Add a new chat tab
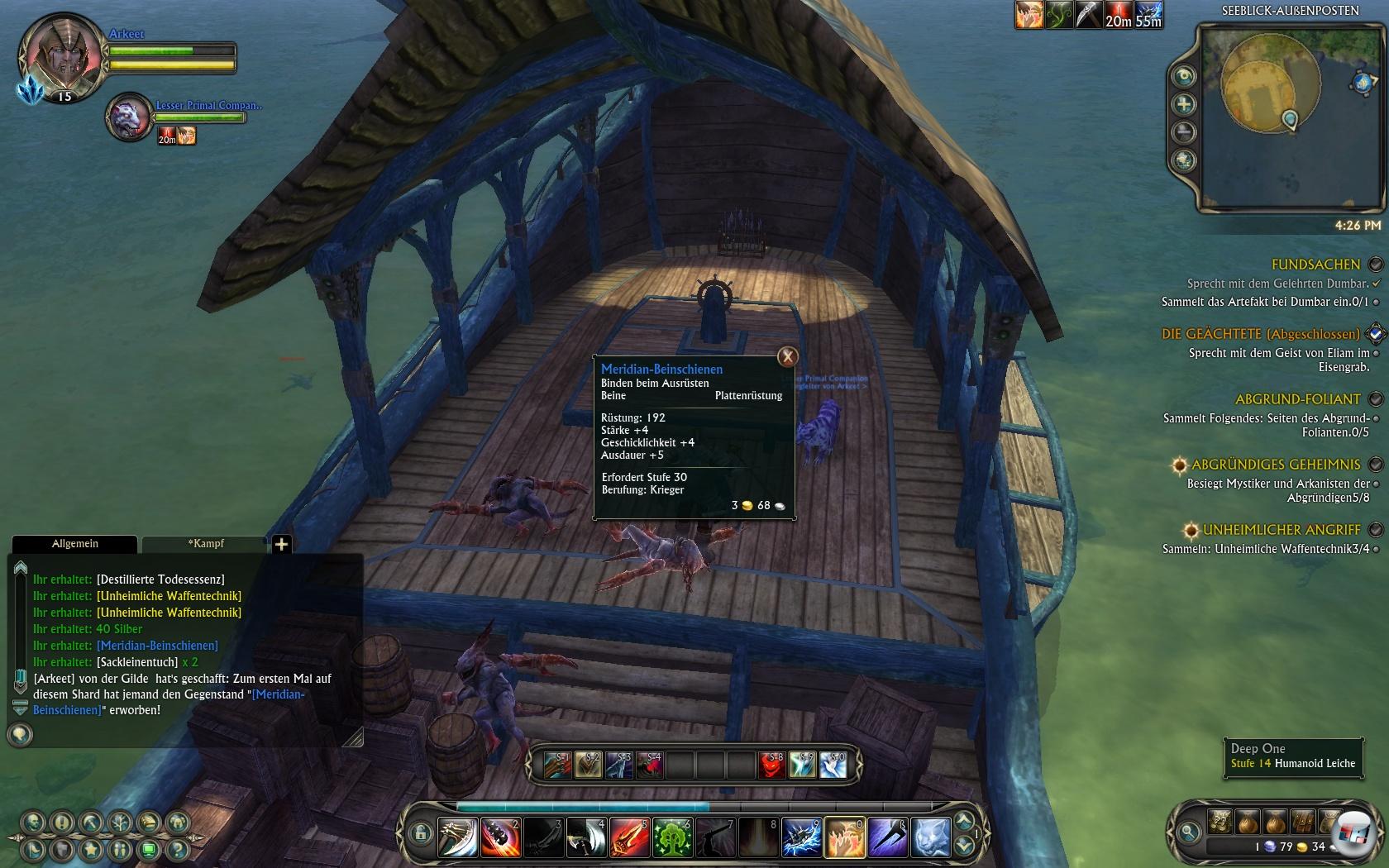The width and height of the screenshot is (1389, 868). pos(281,544)
